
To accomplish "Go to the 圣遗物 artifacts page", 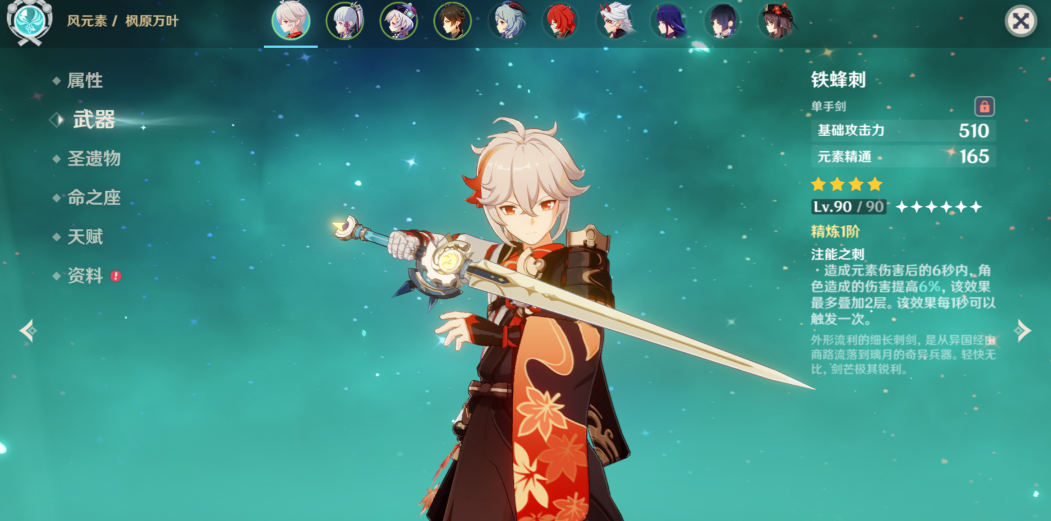I will (93, 159).
